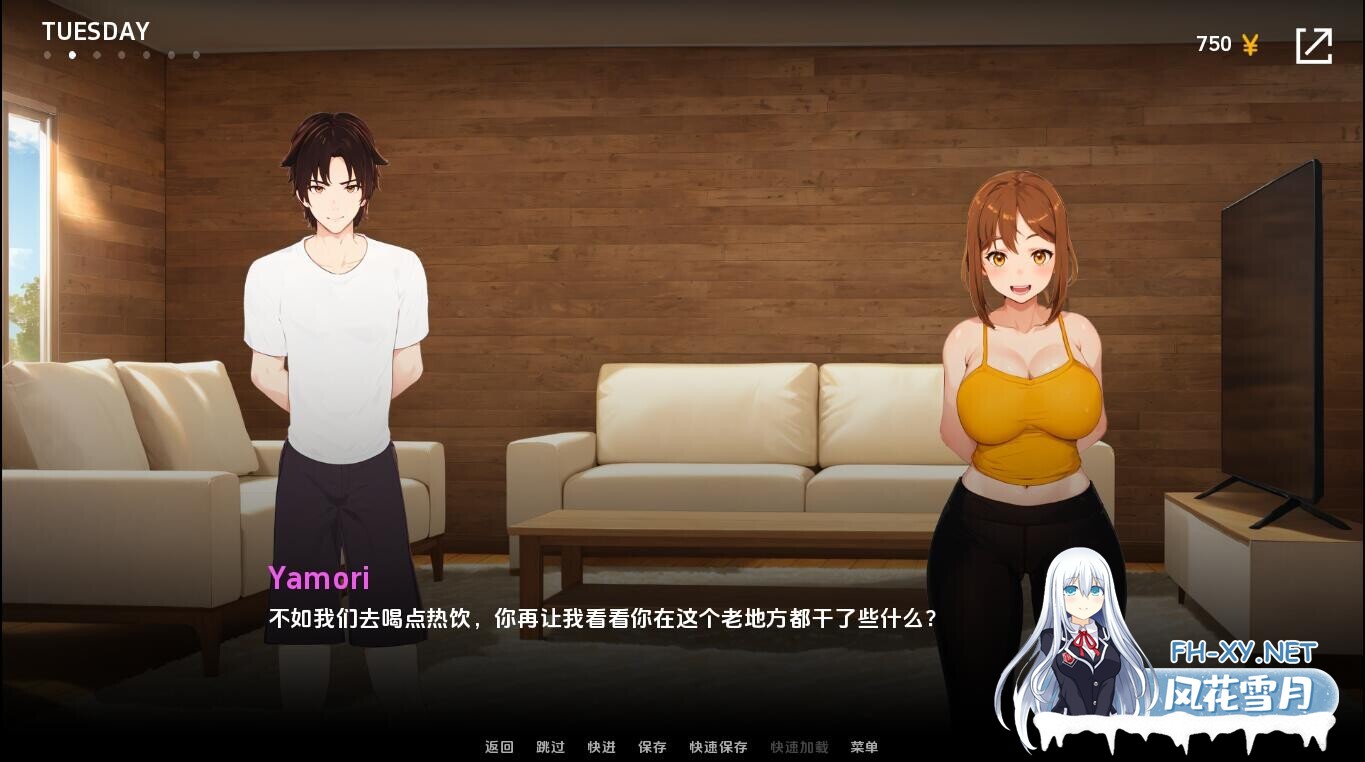Select the first progress dot under TUESDAY
This screenshot has width=1365, height=762.
pos(47,55)
